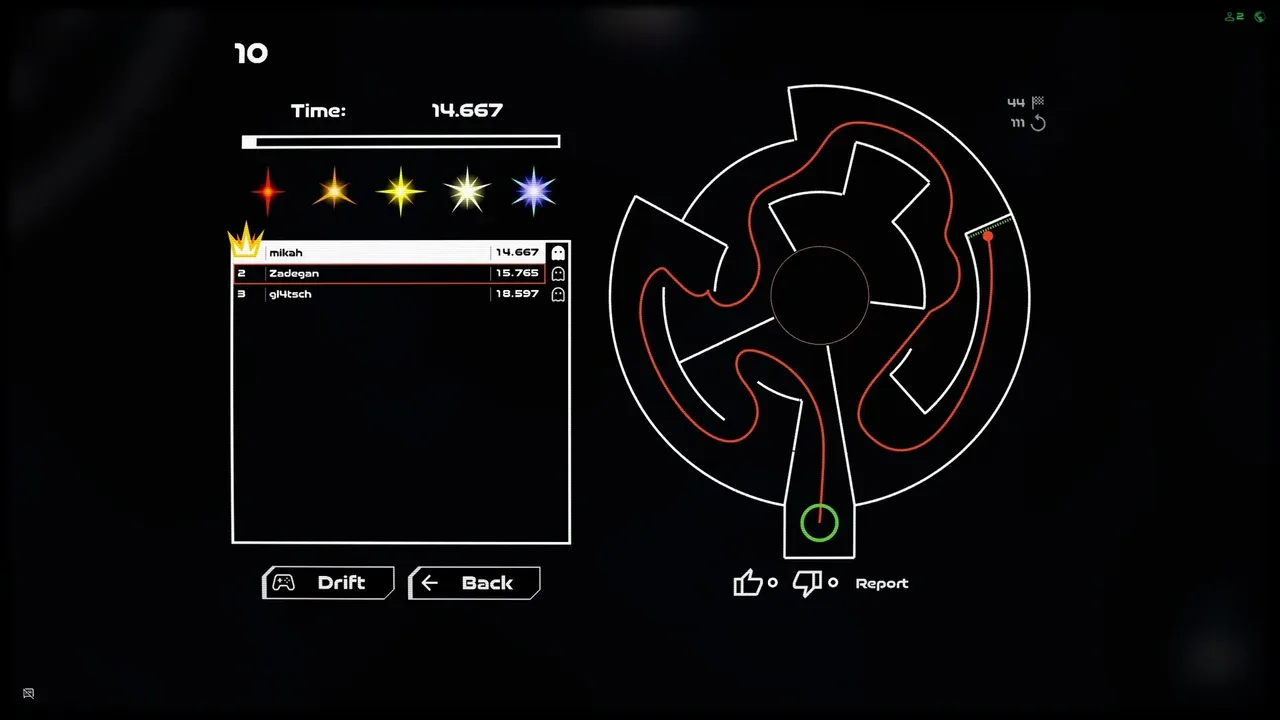Toggle the ghost icon on Zadegan's row
The image size is (1280, 720).
558,273
